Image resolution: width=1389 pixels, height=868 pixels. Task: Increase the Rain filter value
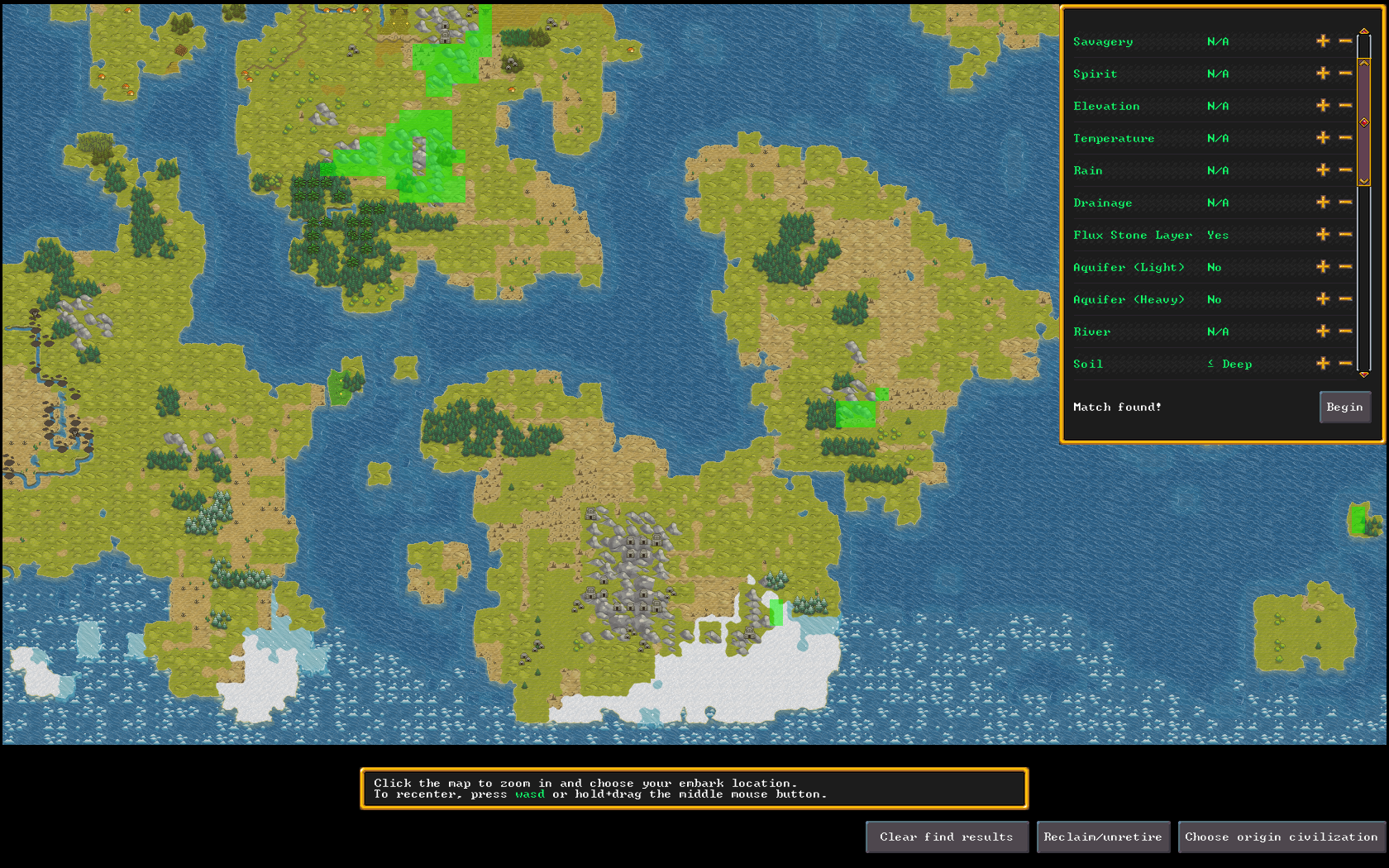1323,170
